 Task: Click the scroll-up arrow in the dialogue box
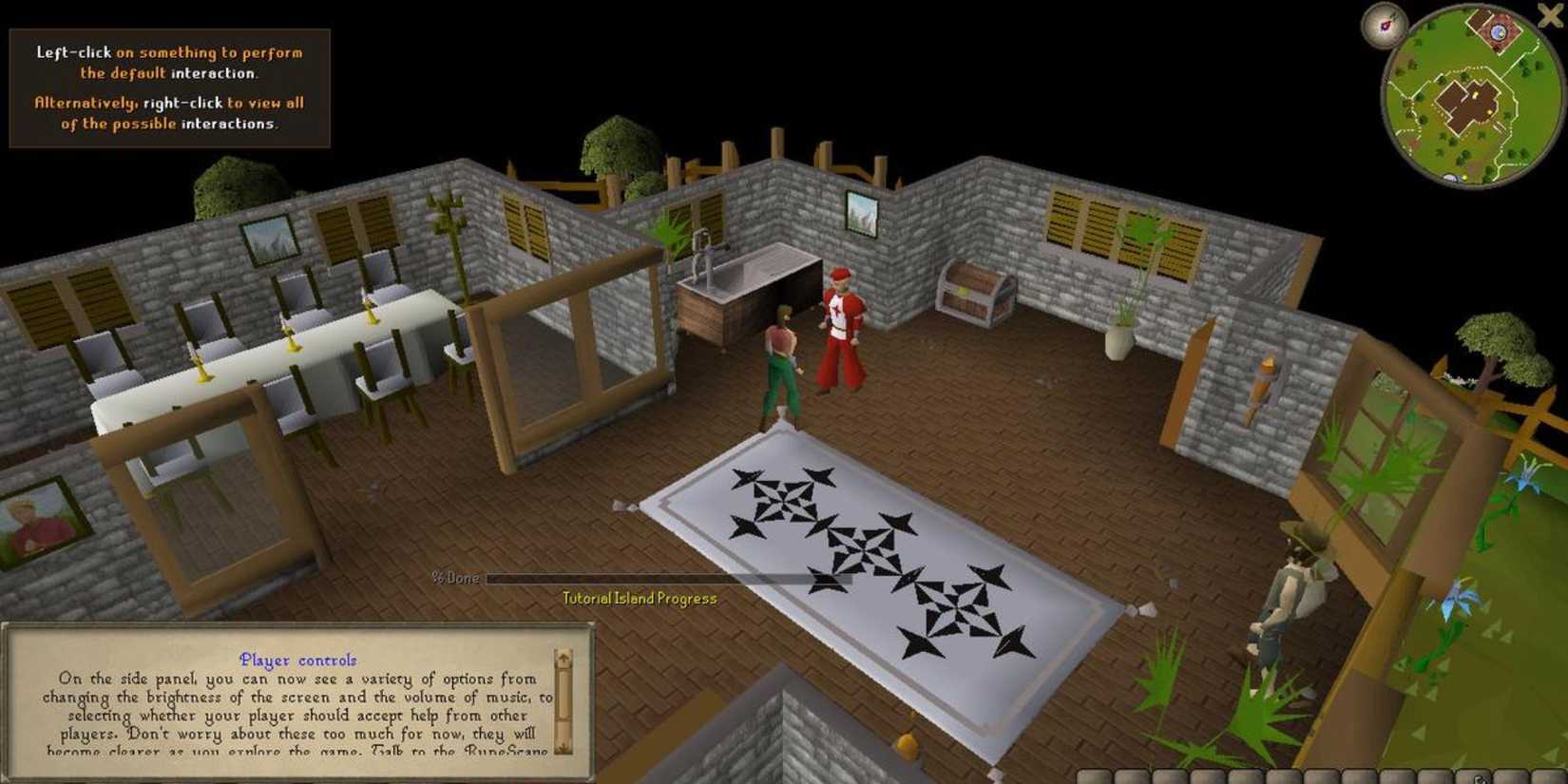(x=564, y=657)
